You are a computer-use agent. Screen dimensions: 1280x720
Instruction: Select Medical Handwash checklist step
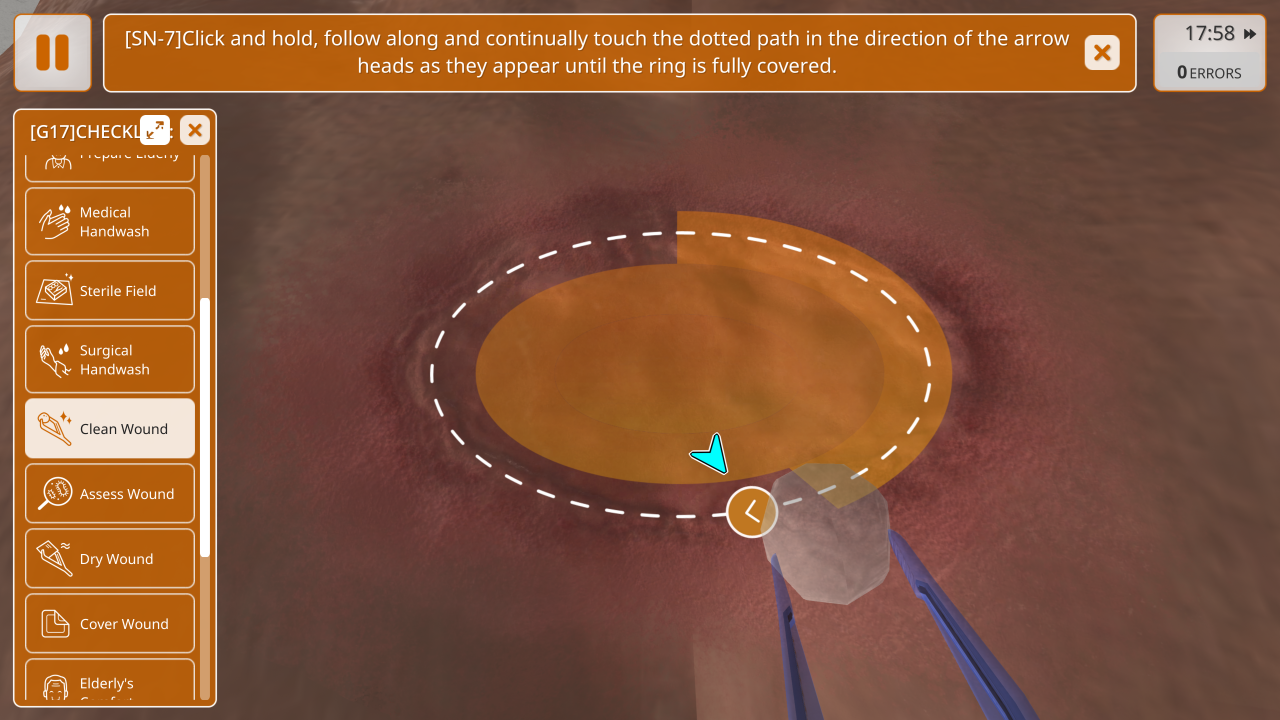pyautogui.click(x=110, y=222)
